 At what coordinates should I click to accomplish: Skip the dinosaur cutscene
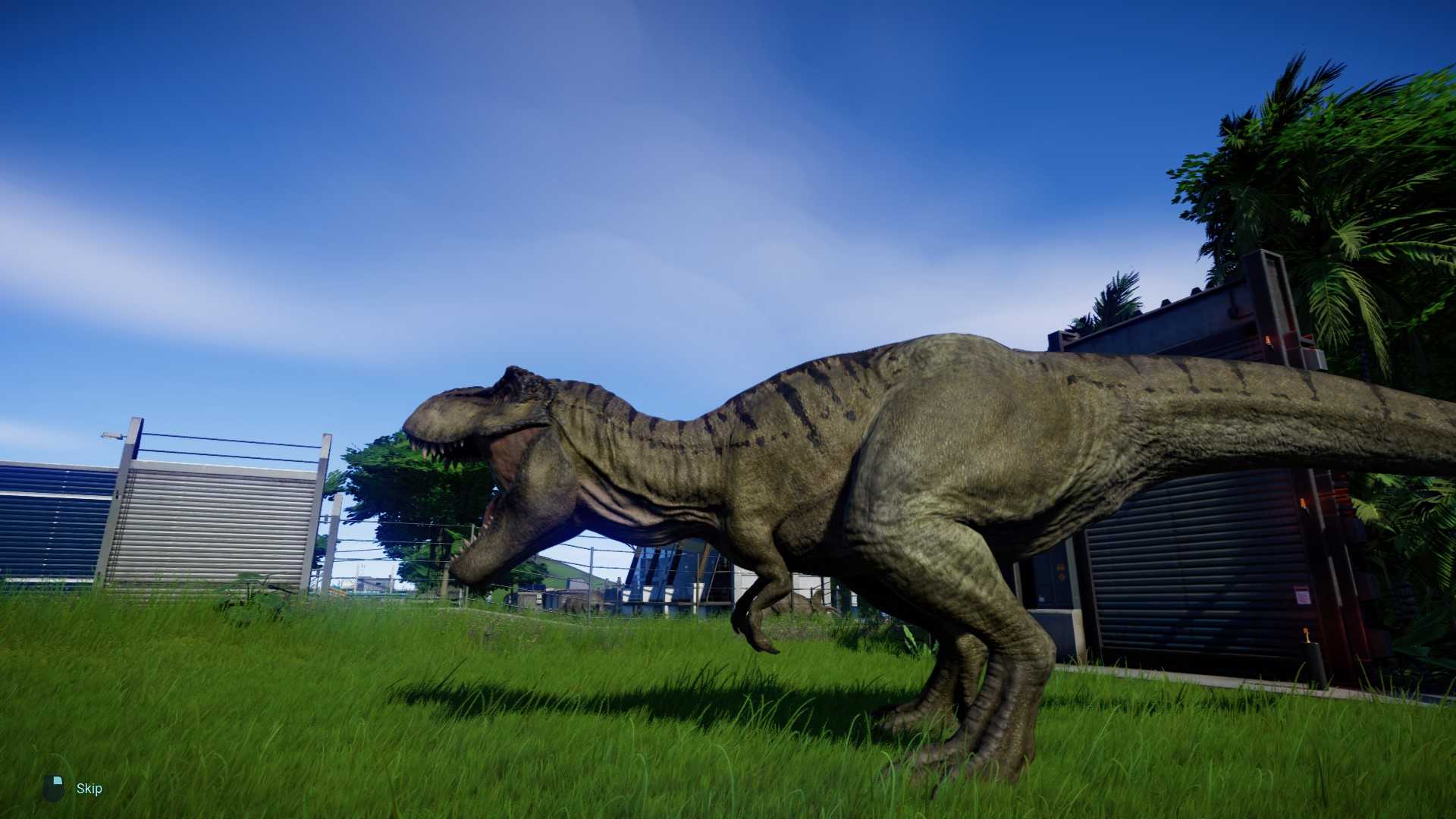[88, 789]
